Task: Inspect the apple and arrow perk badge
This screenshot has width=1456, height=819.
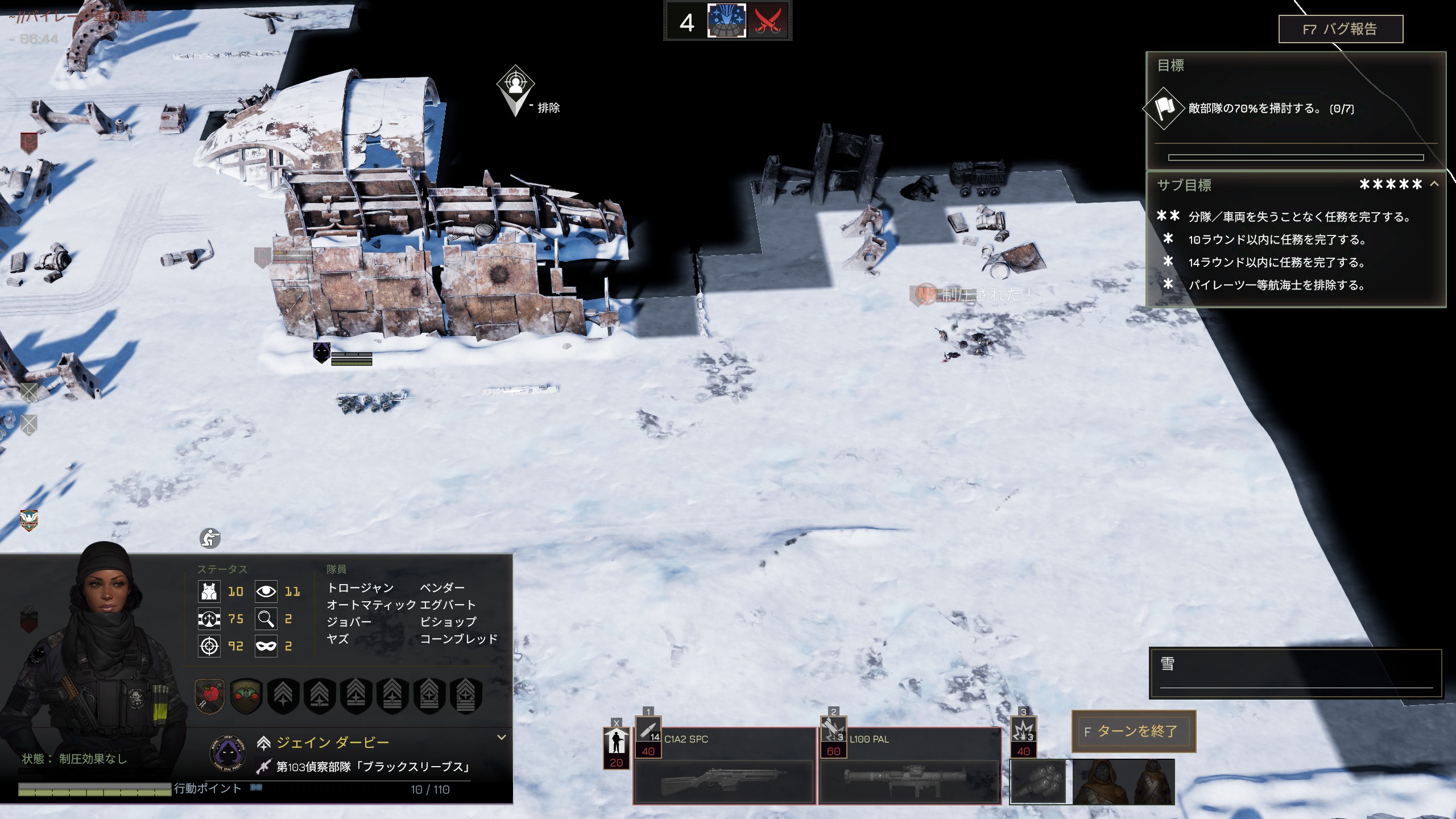Action: click(x=210, y=695)
